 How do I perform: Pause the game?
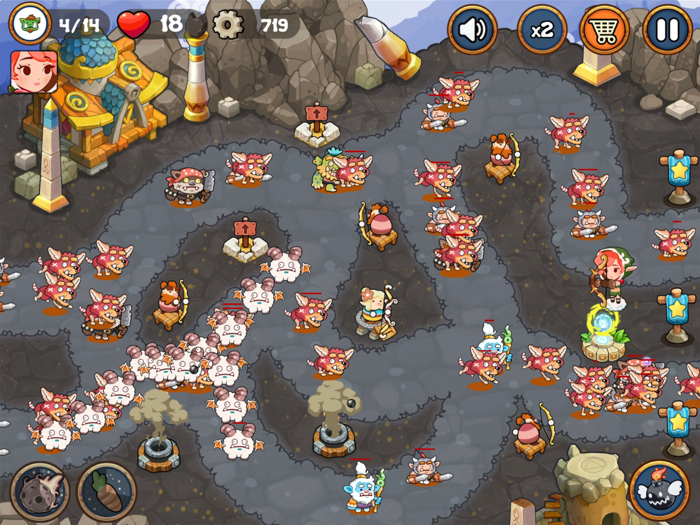667,30
